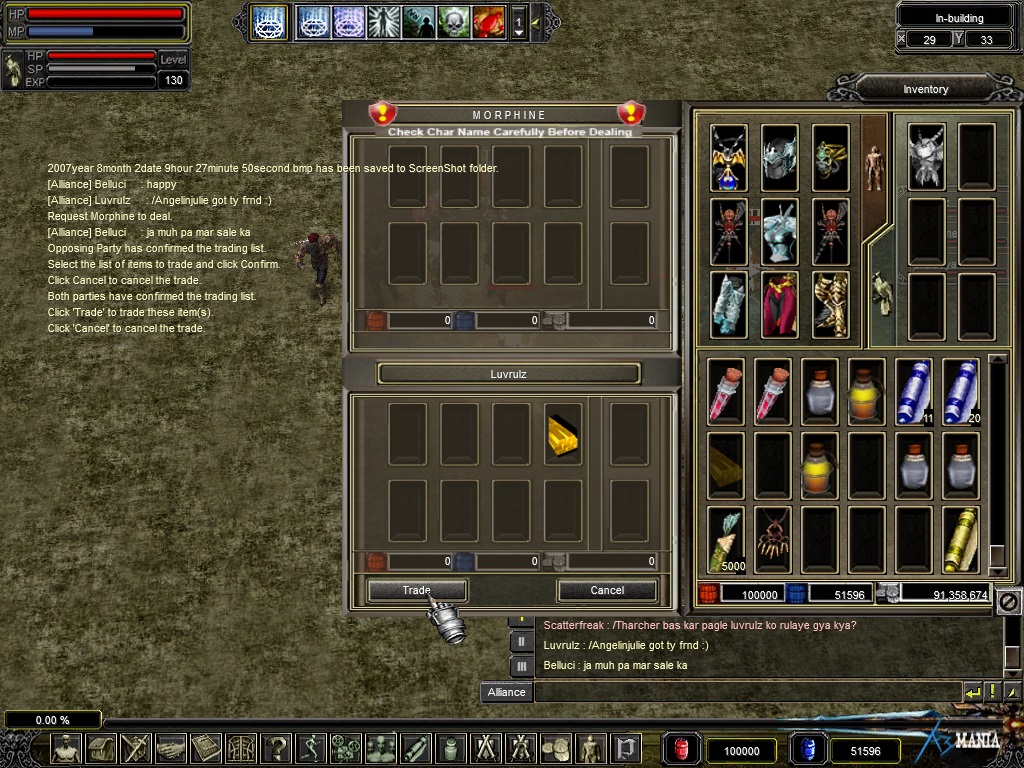Screen dimensions: 1024x768
Task: Select the equipped red cape slot
Action: [x=779, y=304]
